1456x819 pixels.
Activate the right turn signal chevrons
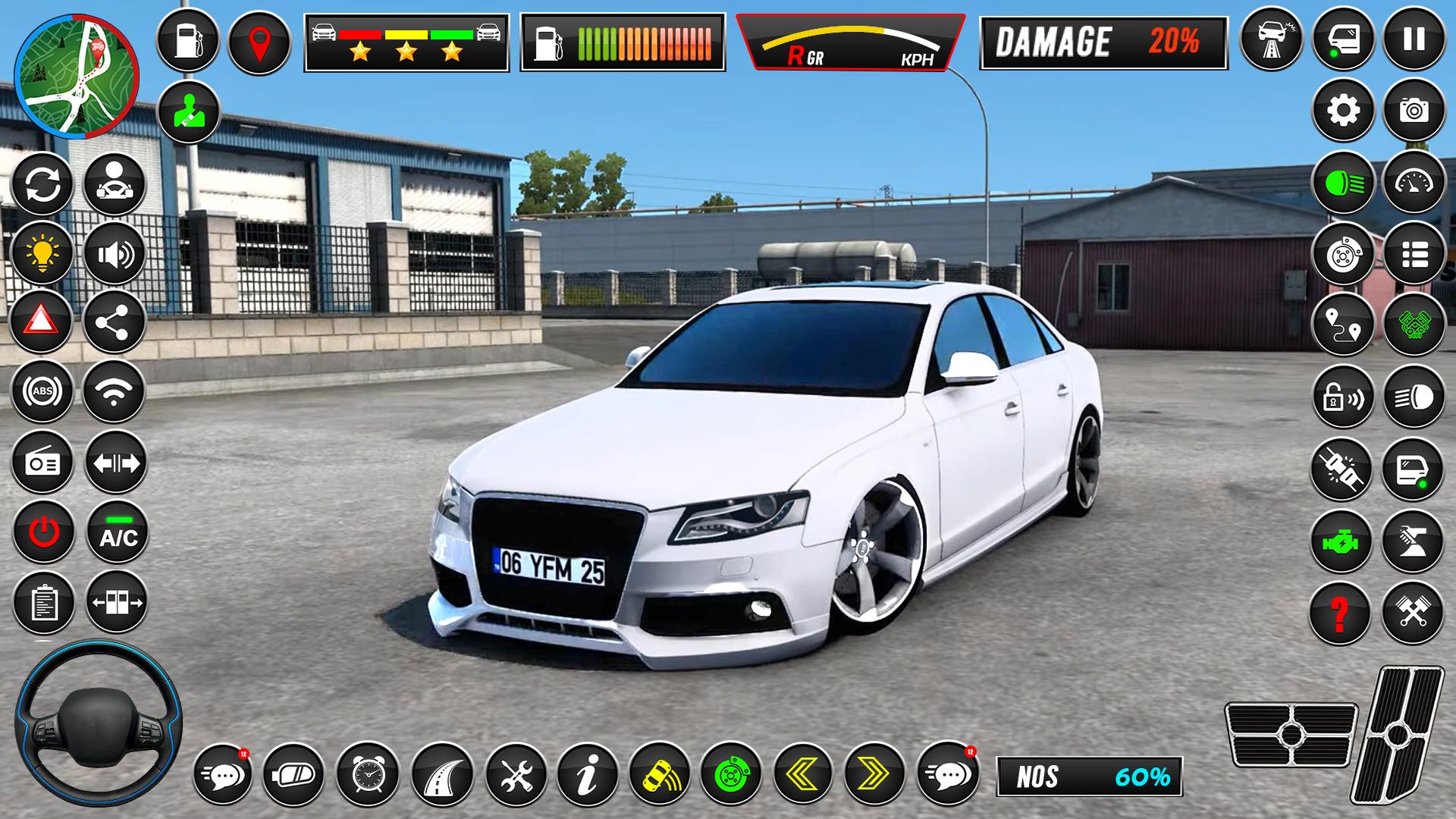pos(874,773)
